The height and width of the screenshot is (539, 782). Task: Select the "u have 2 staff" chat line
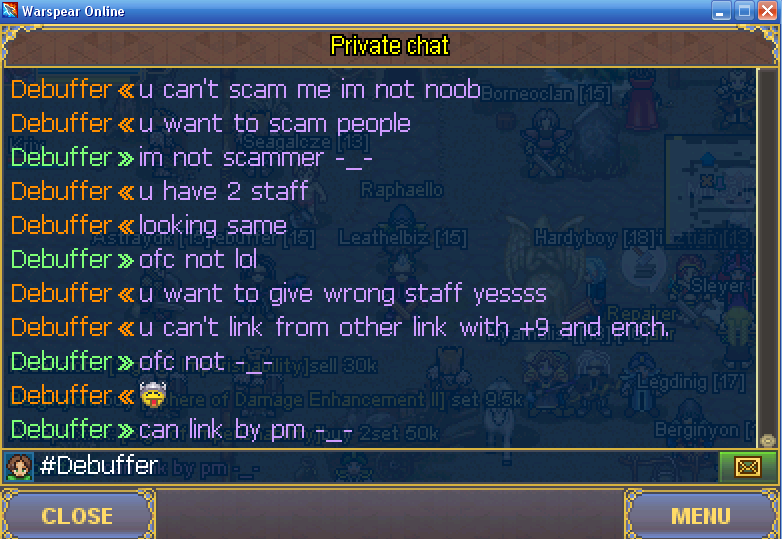(223, 191)
